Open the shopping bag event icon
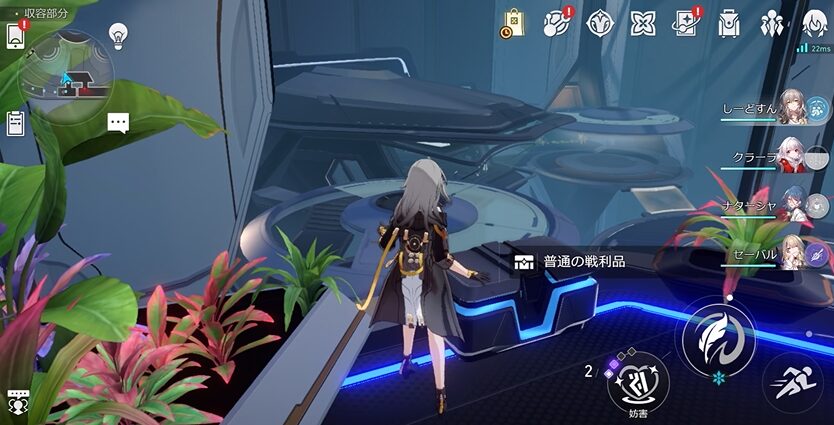Screen dimensions: 834x425 click(512, 24)
